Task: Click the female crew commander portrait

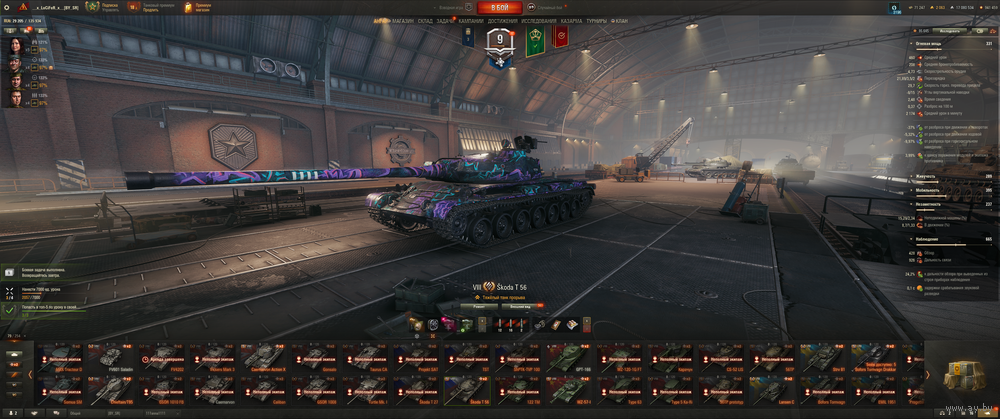Action: [15, 47]
